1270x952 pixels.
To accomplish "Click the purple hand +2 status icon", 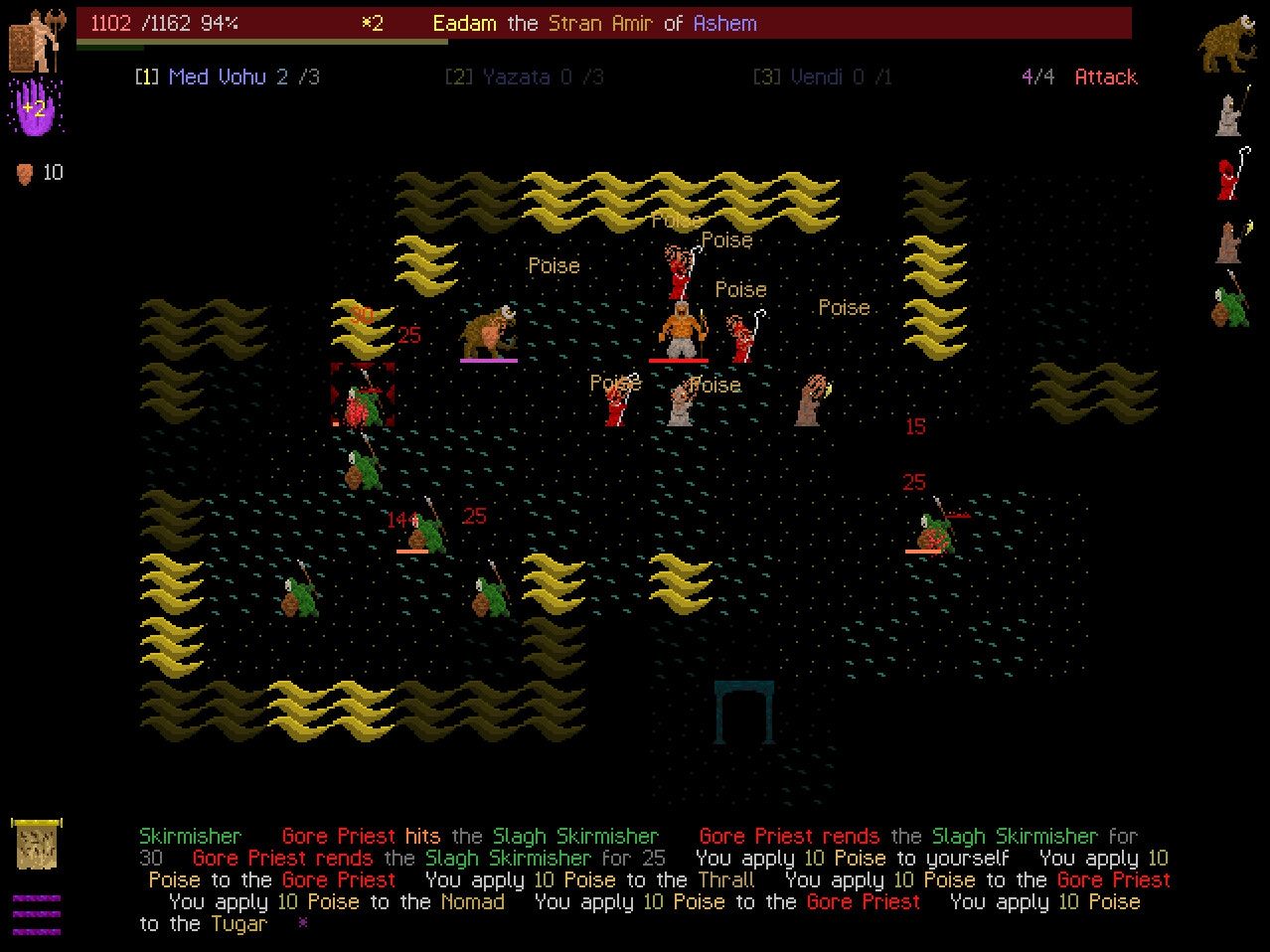I will [35, 107].
